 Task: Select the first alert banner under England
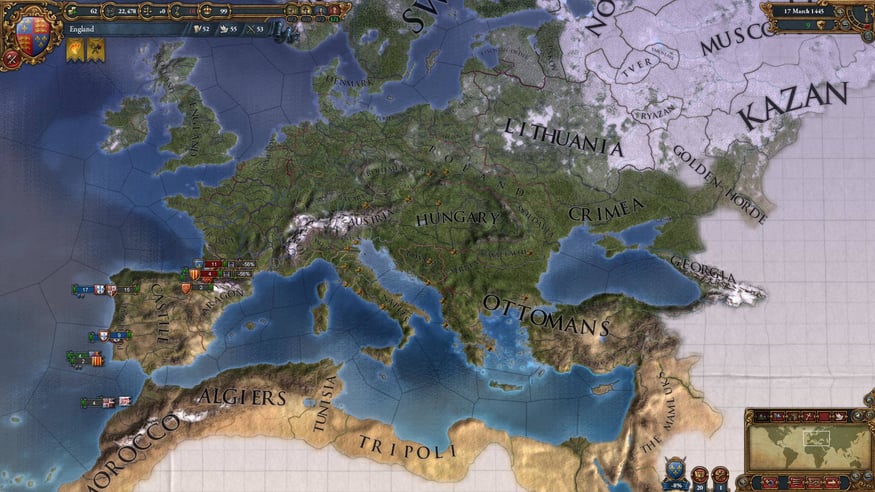[75, 50]
